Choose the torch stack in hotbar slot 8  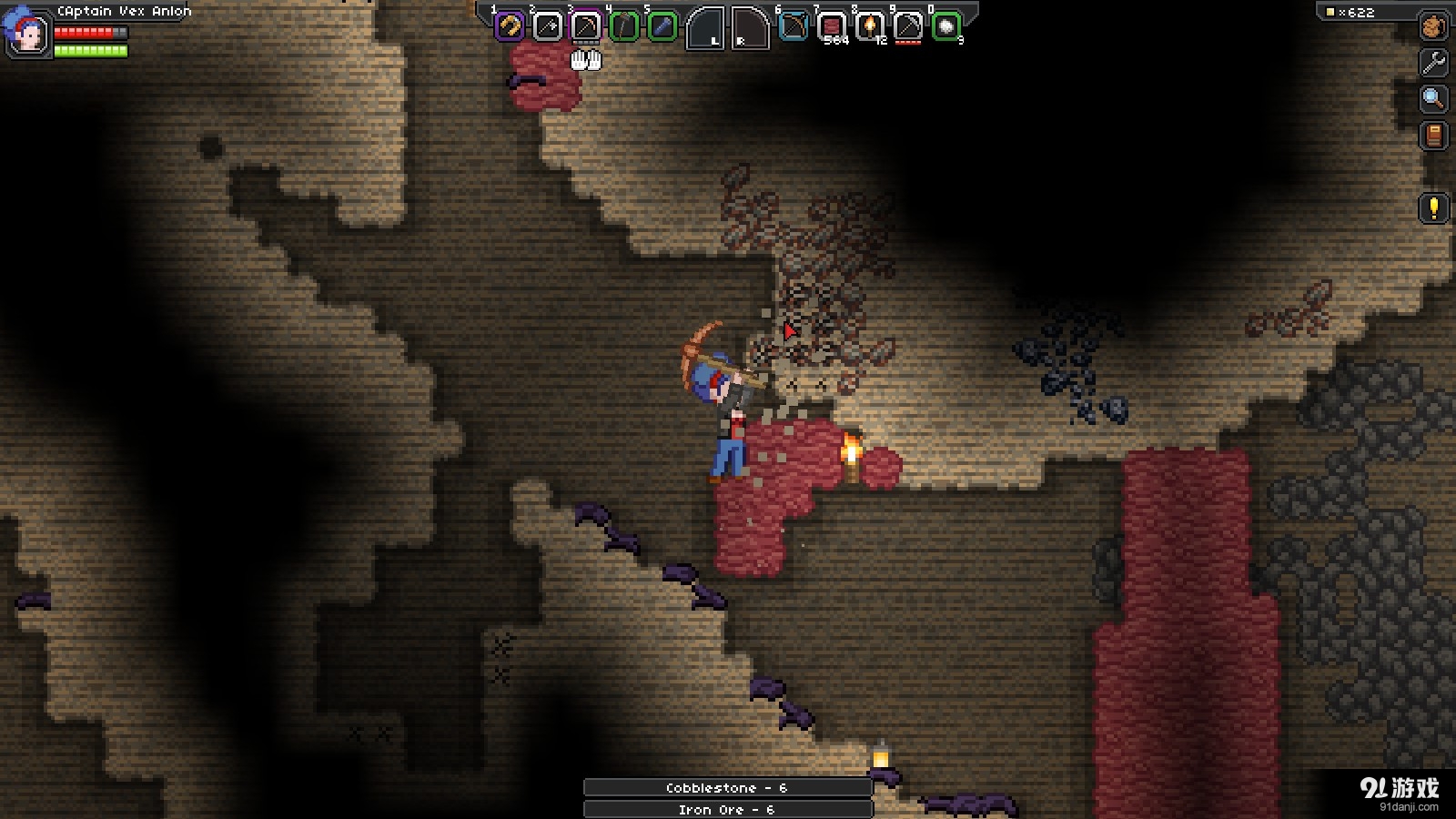[870, 27]
